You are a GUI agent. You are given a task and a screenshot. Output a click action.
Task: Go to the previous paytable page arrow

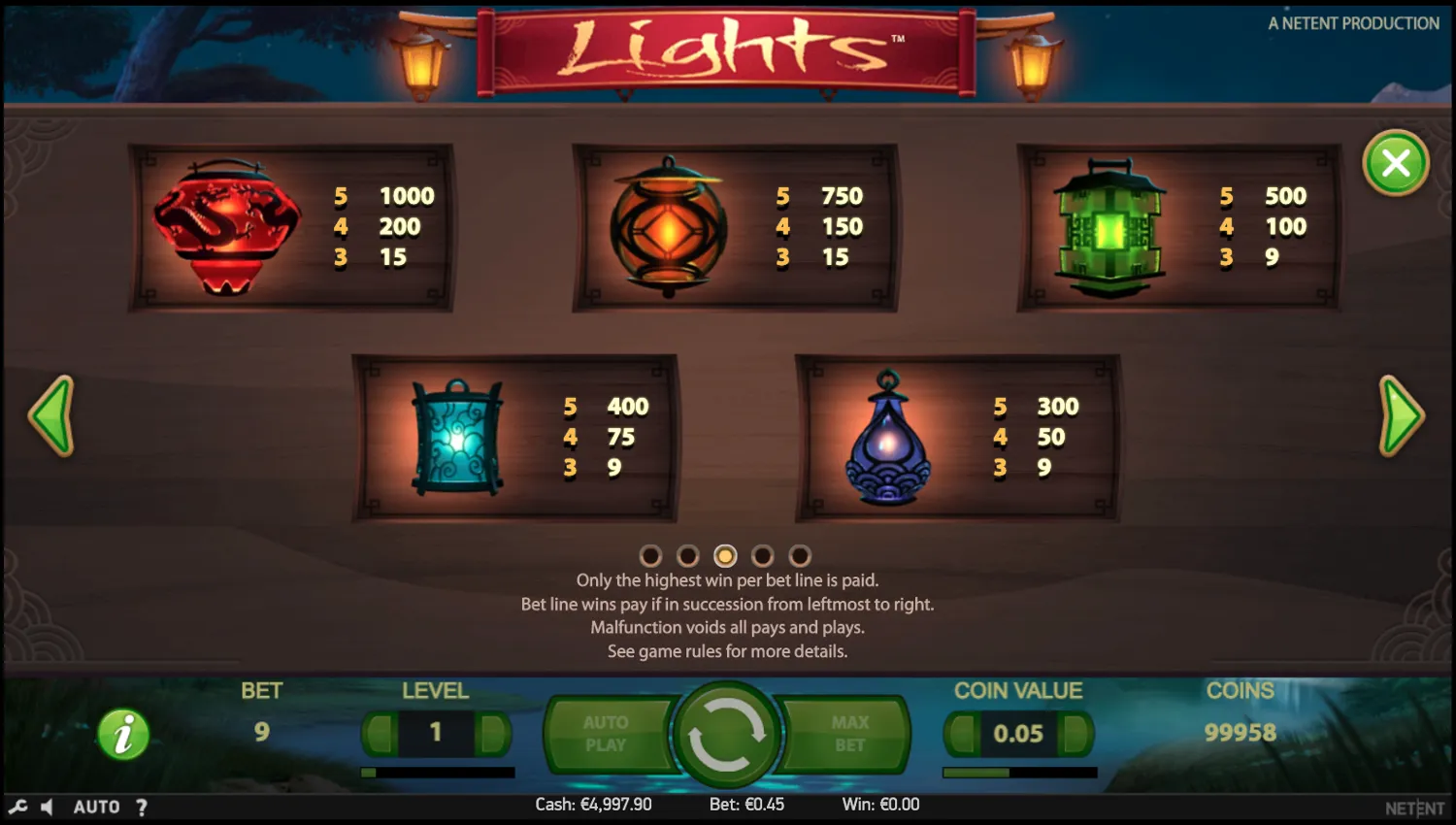pyautogui.click(x=54, y=415)
